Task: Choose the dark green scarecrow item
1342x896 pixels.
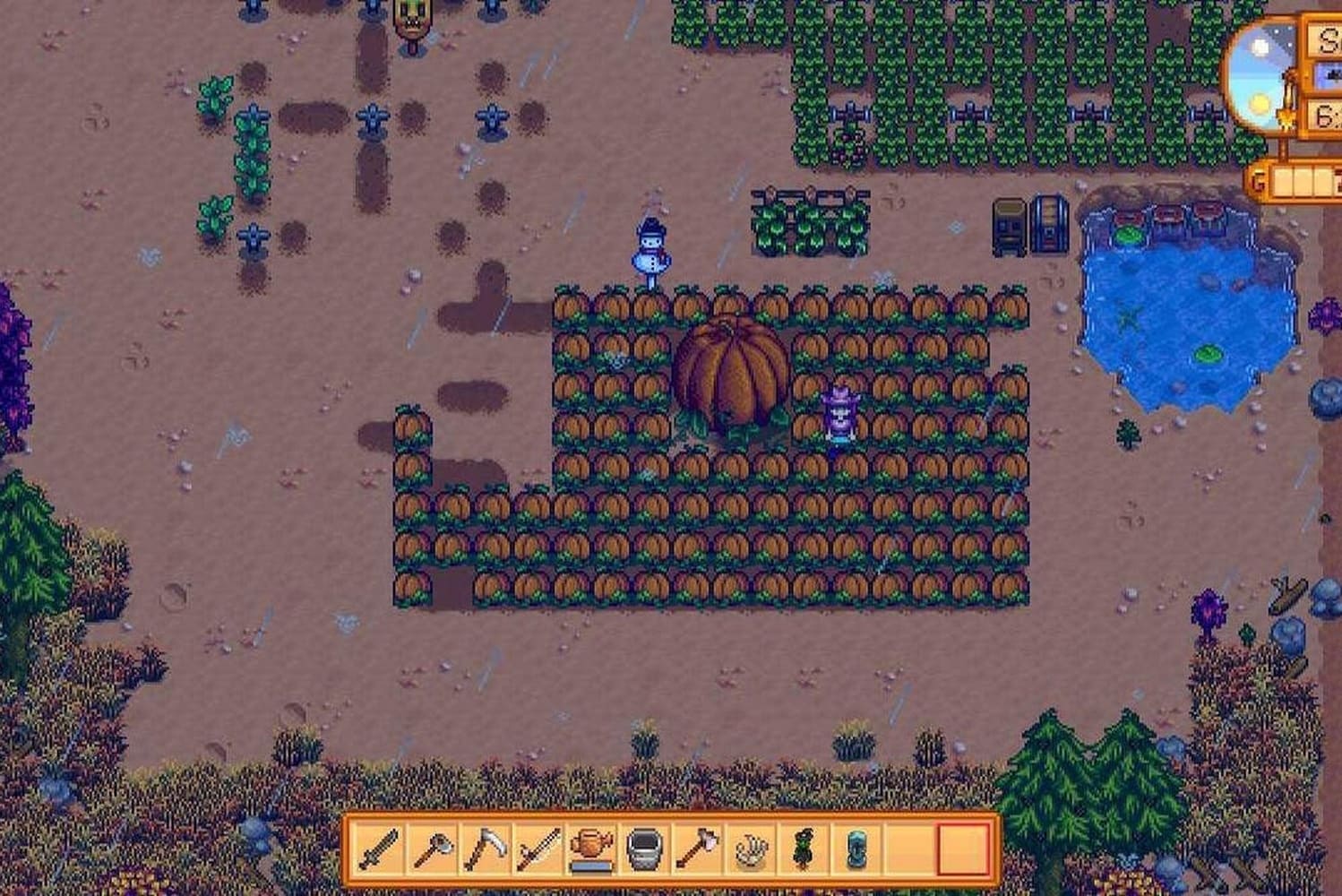Action: 803,848
